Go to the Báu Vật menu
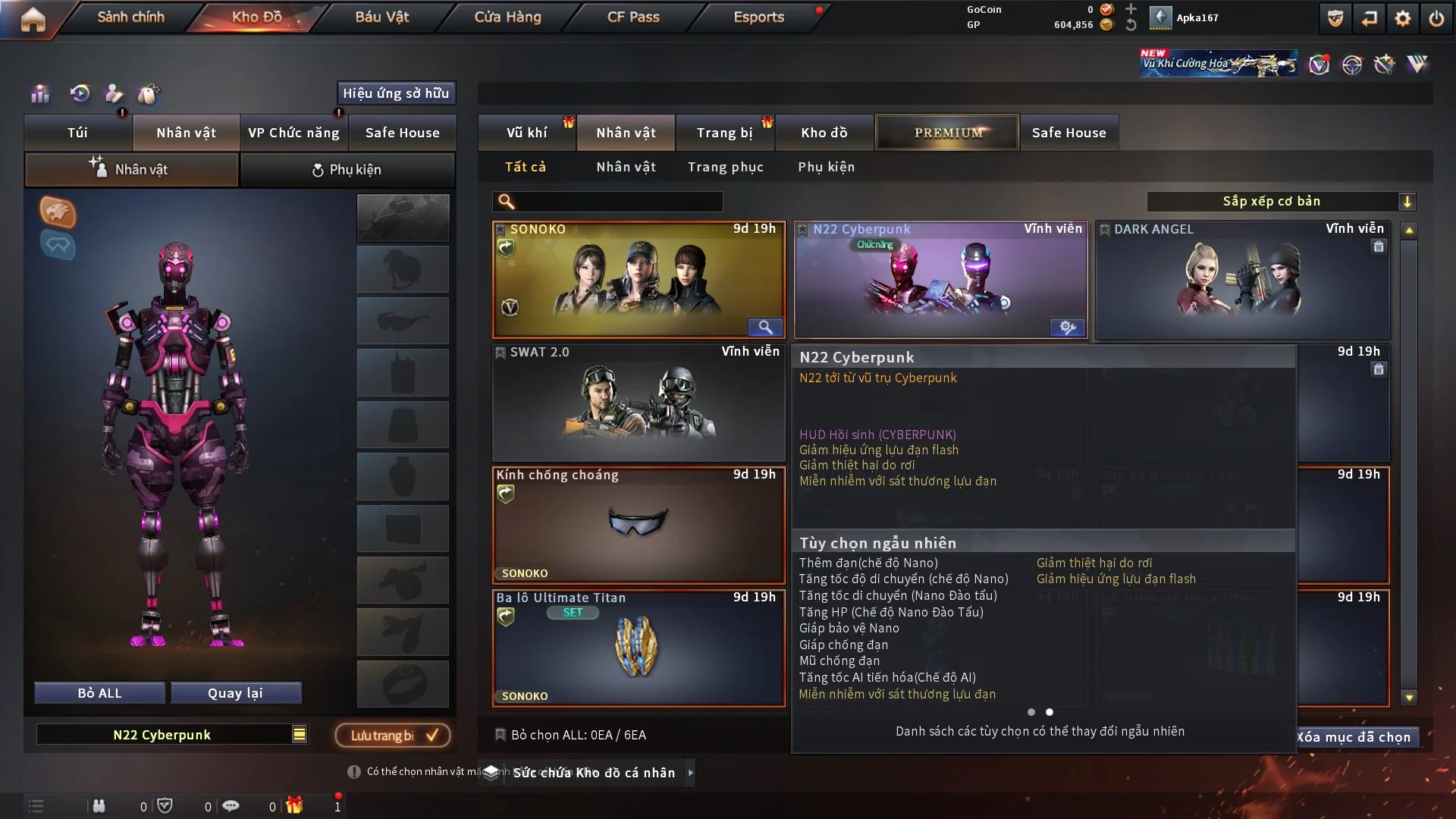The height and width of the screenshot is (819, 1456). (381, 17)
